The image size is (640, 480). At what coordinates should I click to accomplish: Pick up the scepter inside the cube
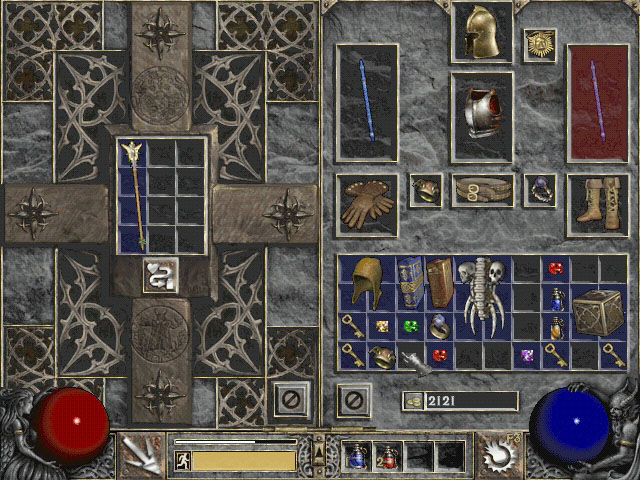132,194
